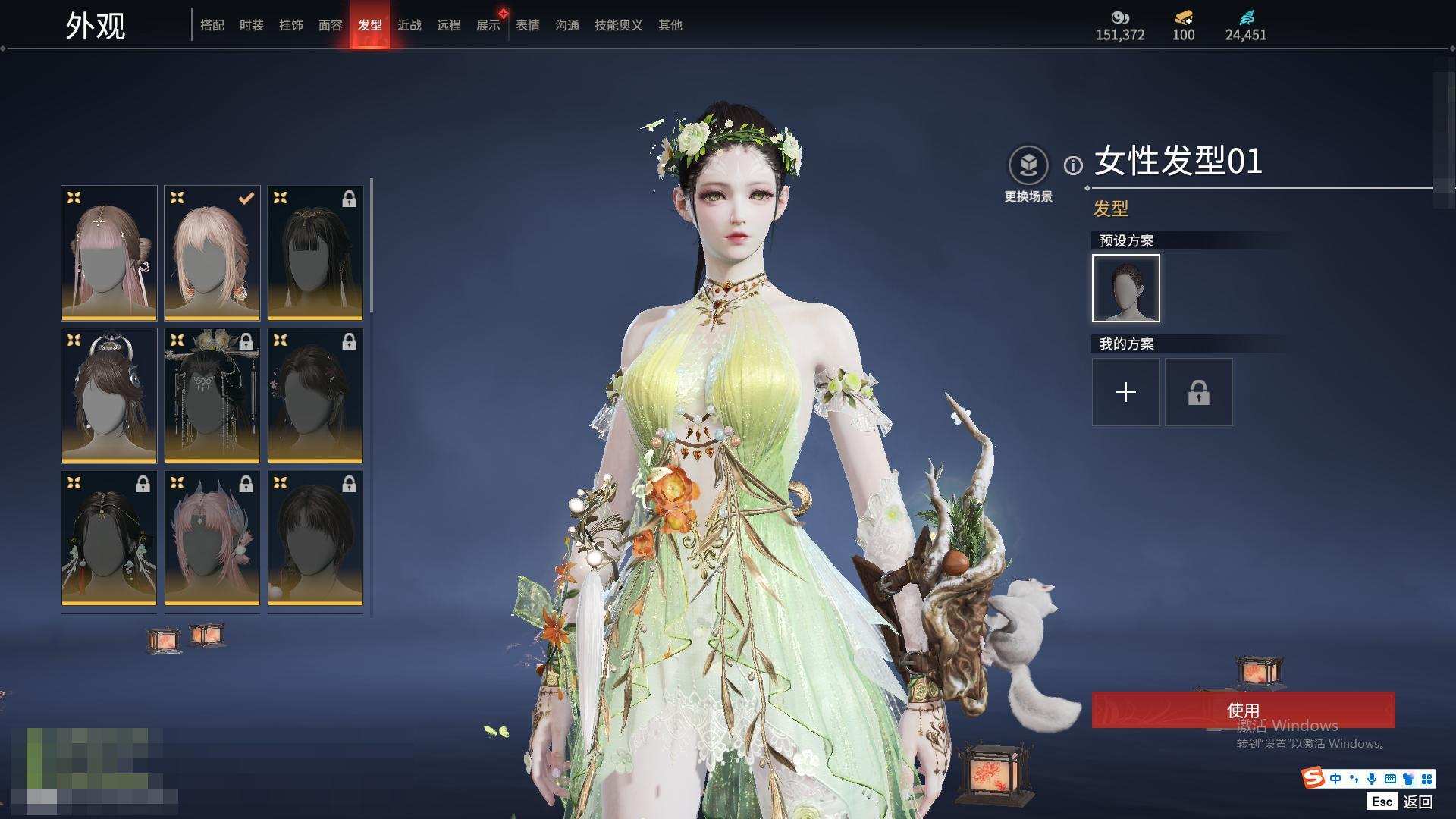Select the 挂饰 tab
The height and width of the screenshot is (819, 1456).
click(x=290, y=25)
